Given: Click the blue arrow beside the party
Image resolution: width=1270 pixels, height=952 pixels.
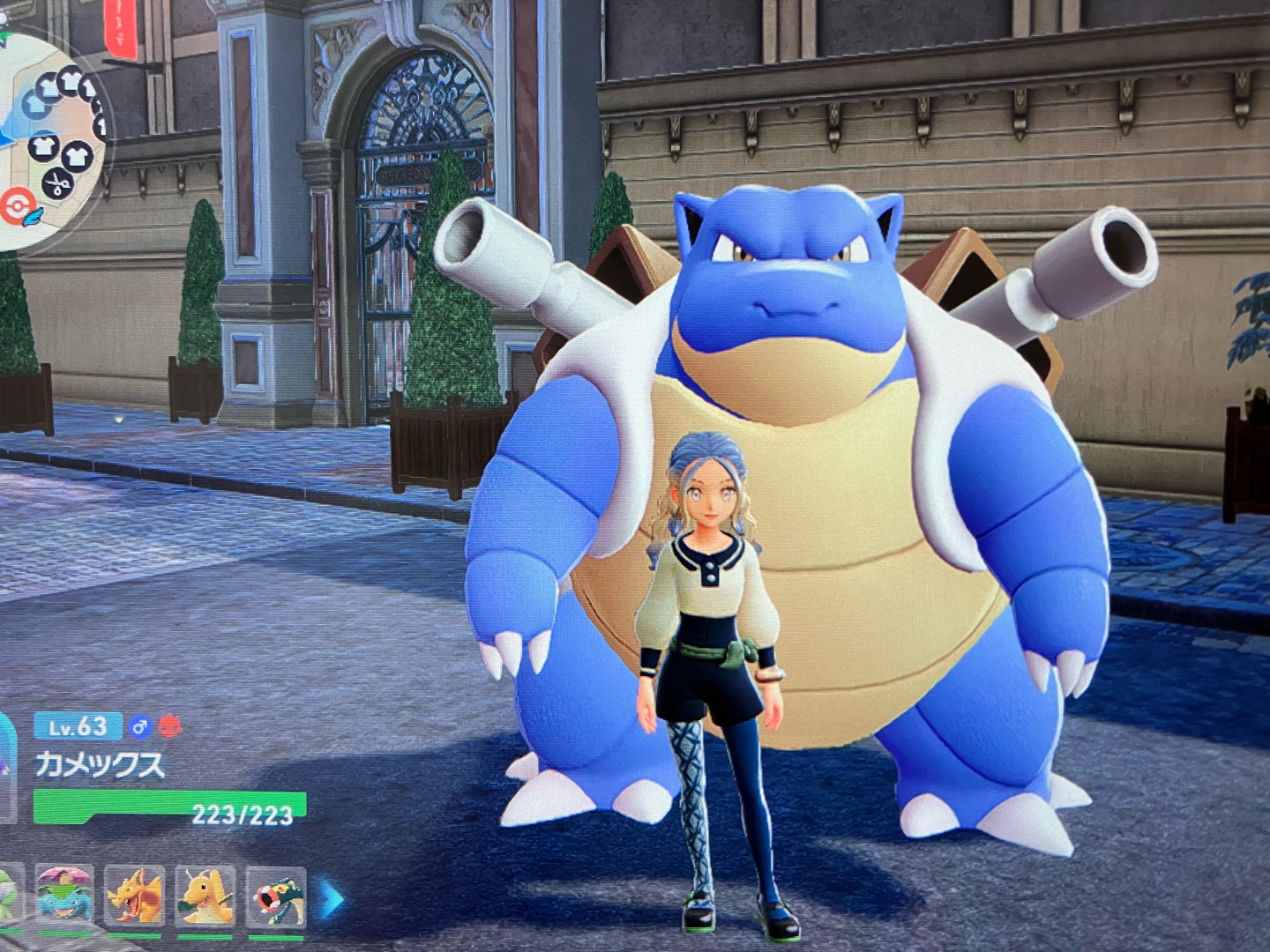Looking at the screenshot, I should click(331, 899).
